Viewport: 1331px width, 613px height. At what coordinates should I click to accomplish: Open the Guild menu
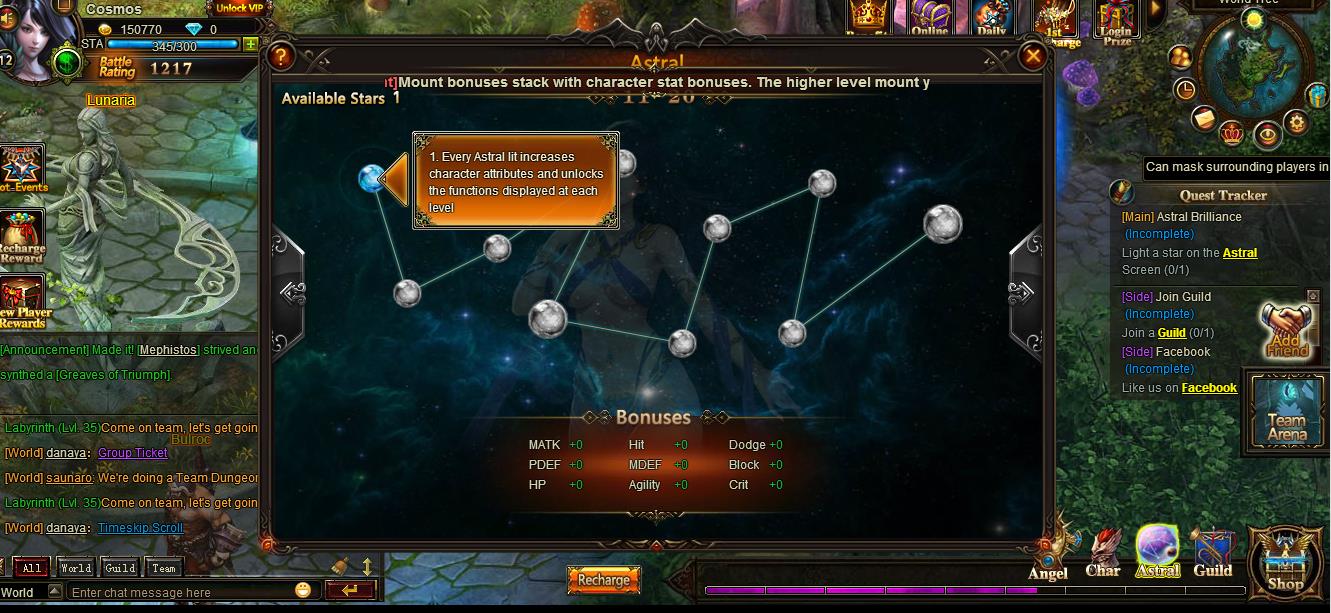tap(1212, 555)
